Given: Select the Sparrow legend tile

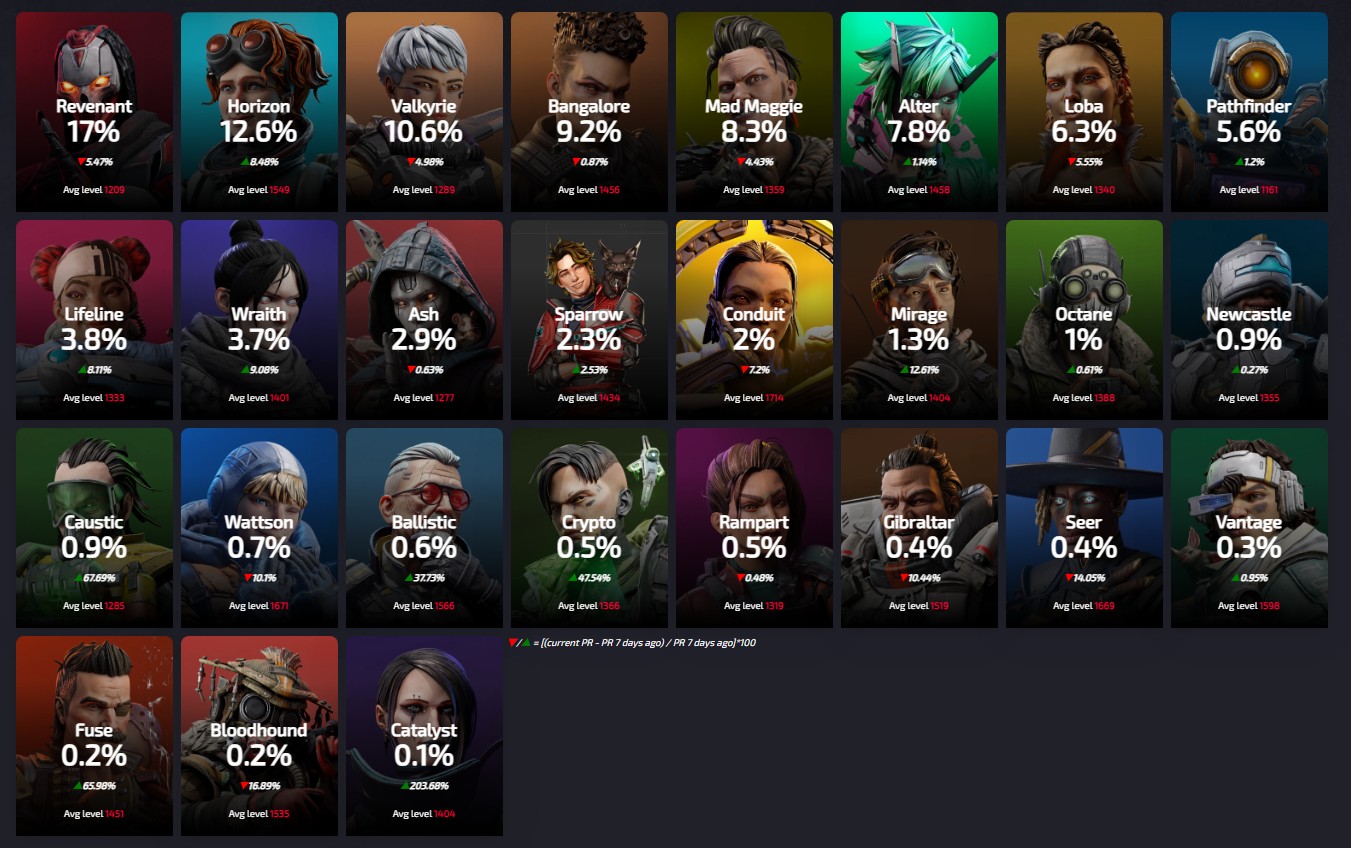Looking at the screenshot, I should point(589,320).
